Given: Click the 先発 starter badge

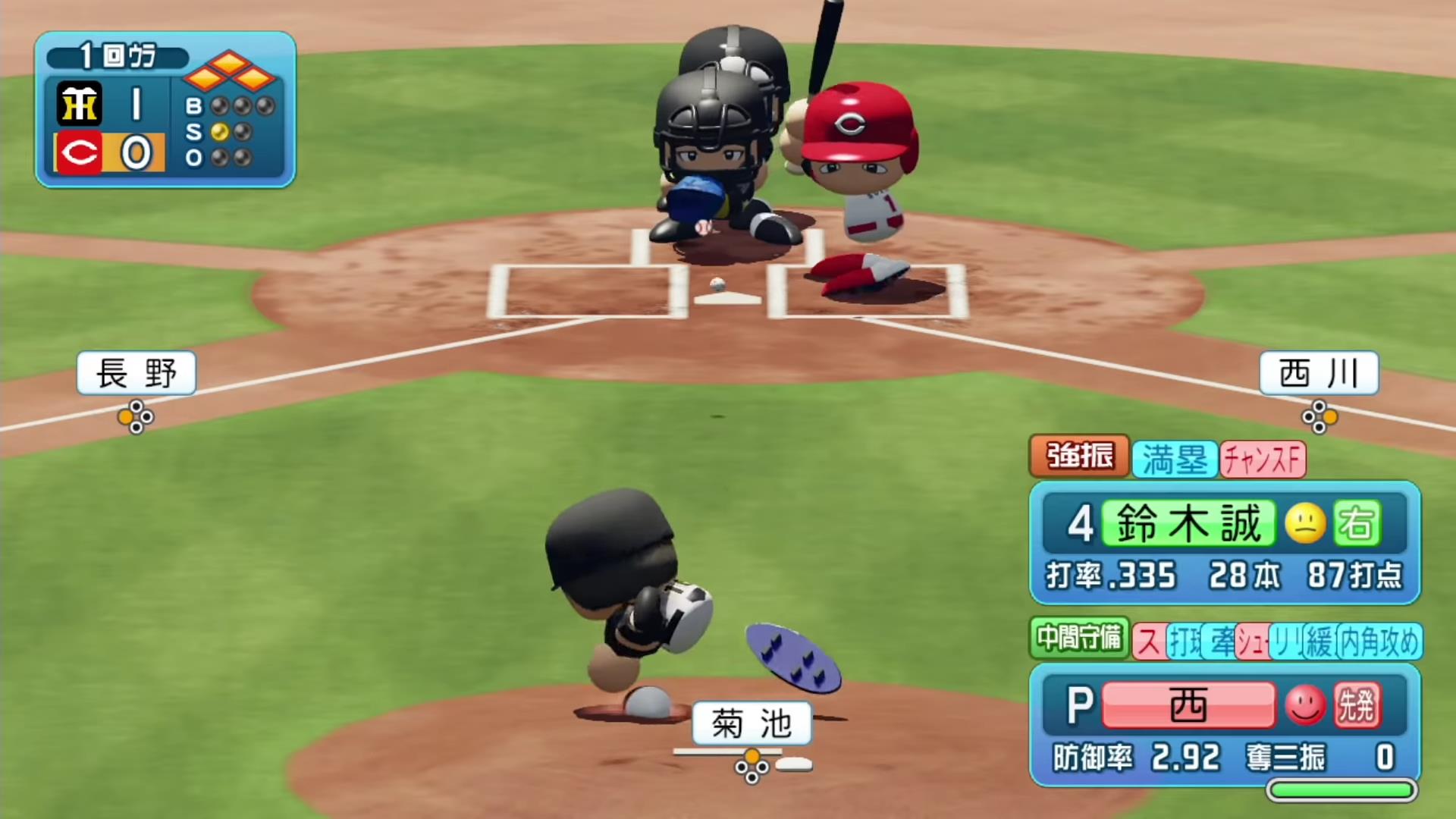Looking at the screenshot, I should 1357,705.
